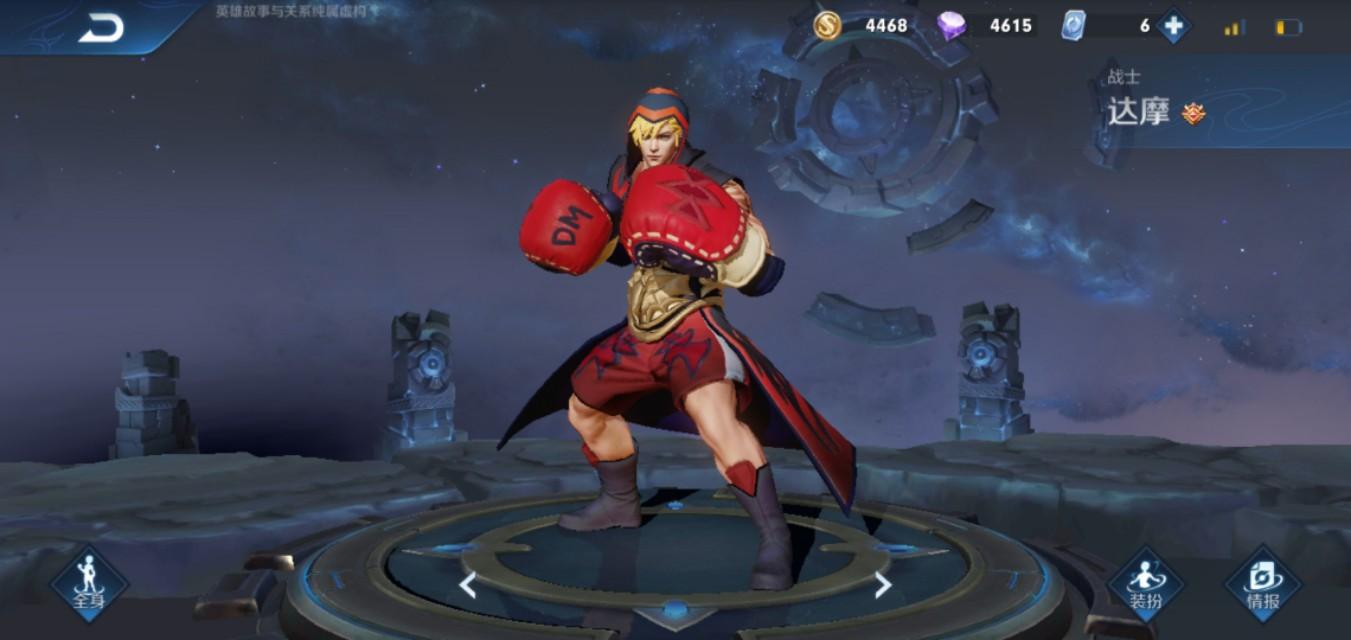The width and height of the screenshot is (1351, 640).
Task: Click the plus button to add tickets
Action: point(1173,26)
